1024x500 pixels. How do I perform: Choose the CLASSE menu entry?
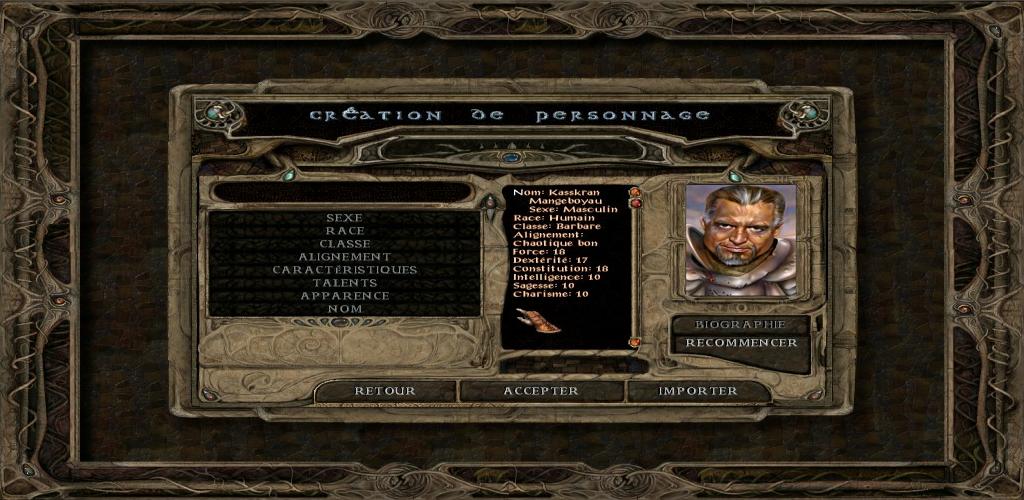coord(344,243)
